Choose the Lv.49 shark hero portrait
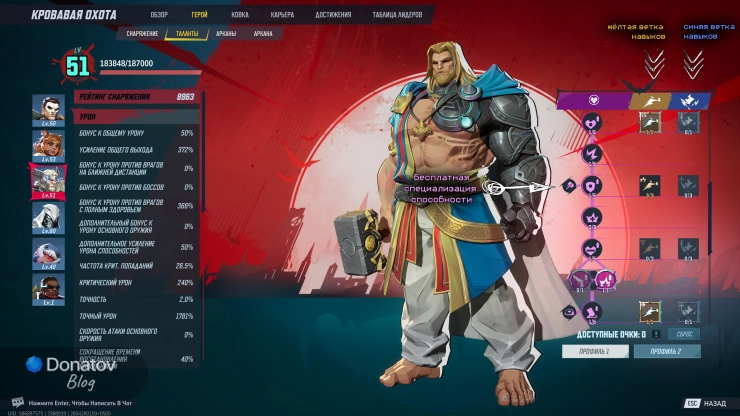The height and width of the screenshot is (416, 740). click(46, 251)
